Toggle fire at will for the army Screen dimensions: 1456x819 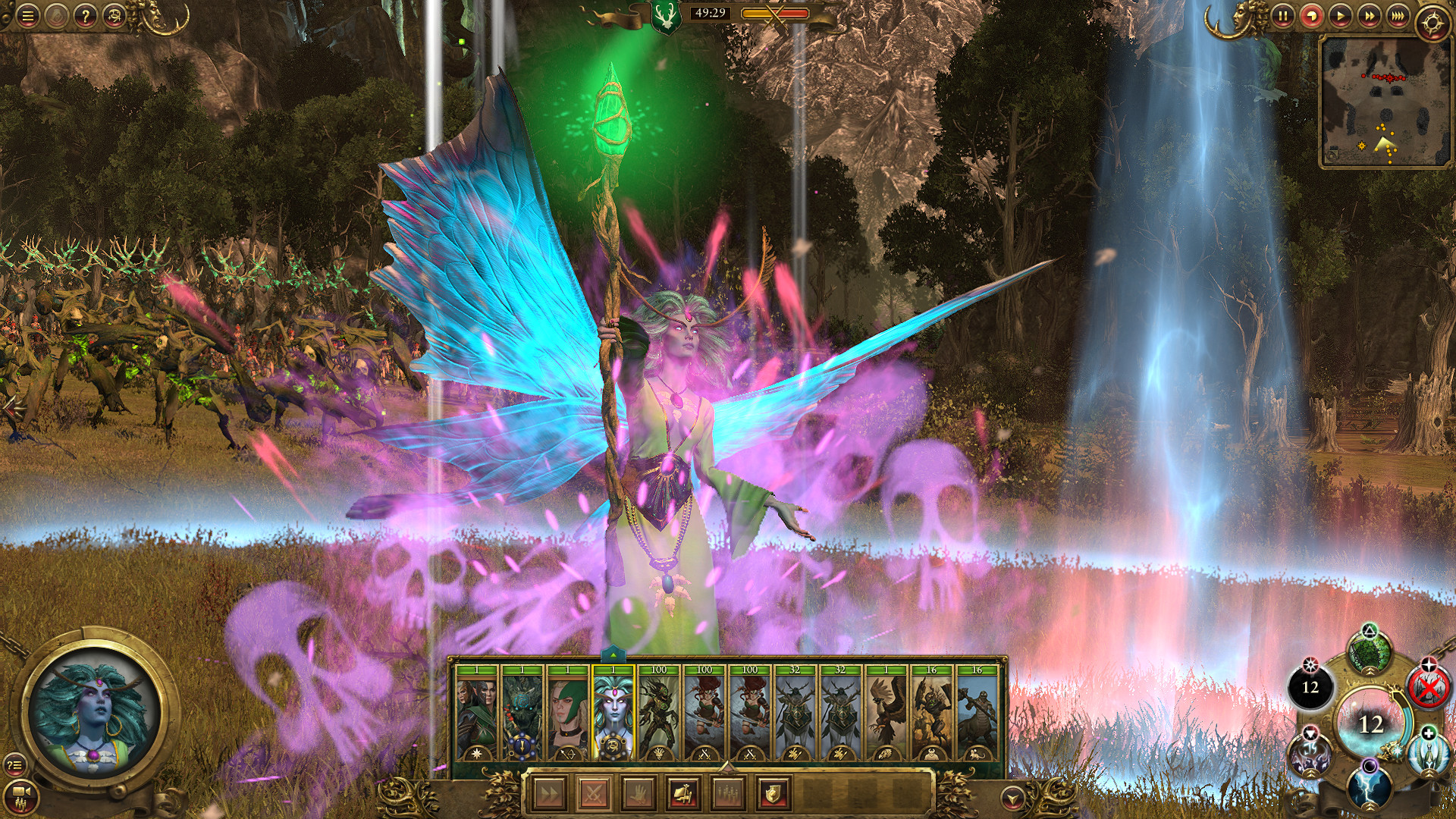(x=685, y=793)
